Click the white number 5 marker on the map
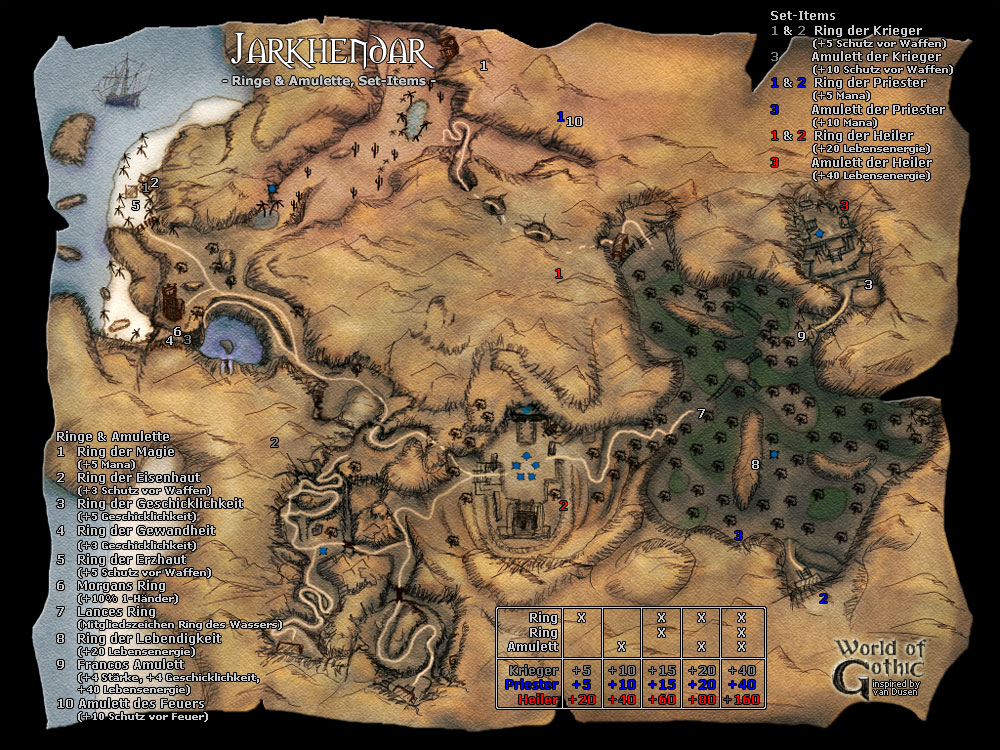Viewport: 1000px width, 750px height. tap(135, 205)
